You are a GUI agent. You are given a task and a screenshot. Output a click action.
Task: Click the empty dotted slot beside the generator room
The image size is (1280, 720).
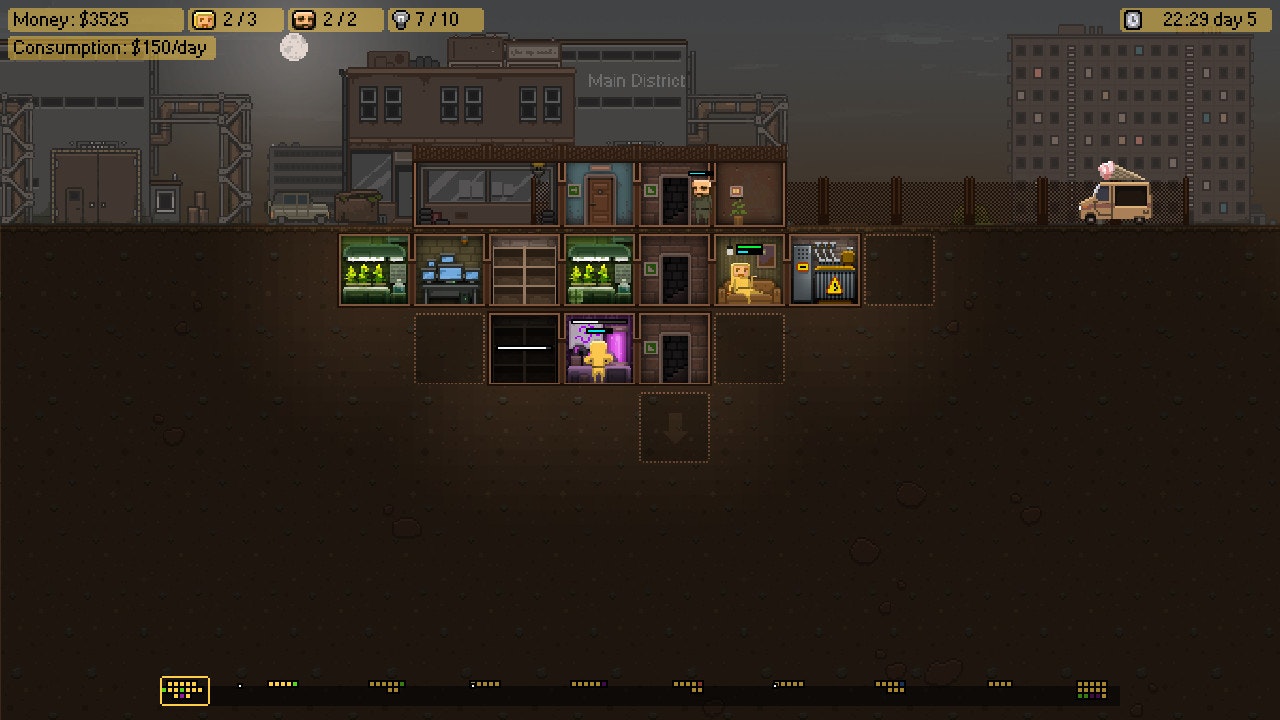point(898,270)
